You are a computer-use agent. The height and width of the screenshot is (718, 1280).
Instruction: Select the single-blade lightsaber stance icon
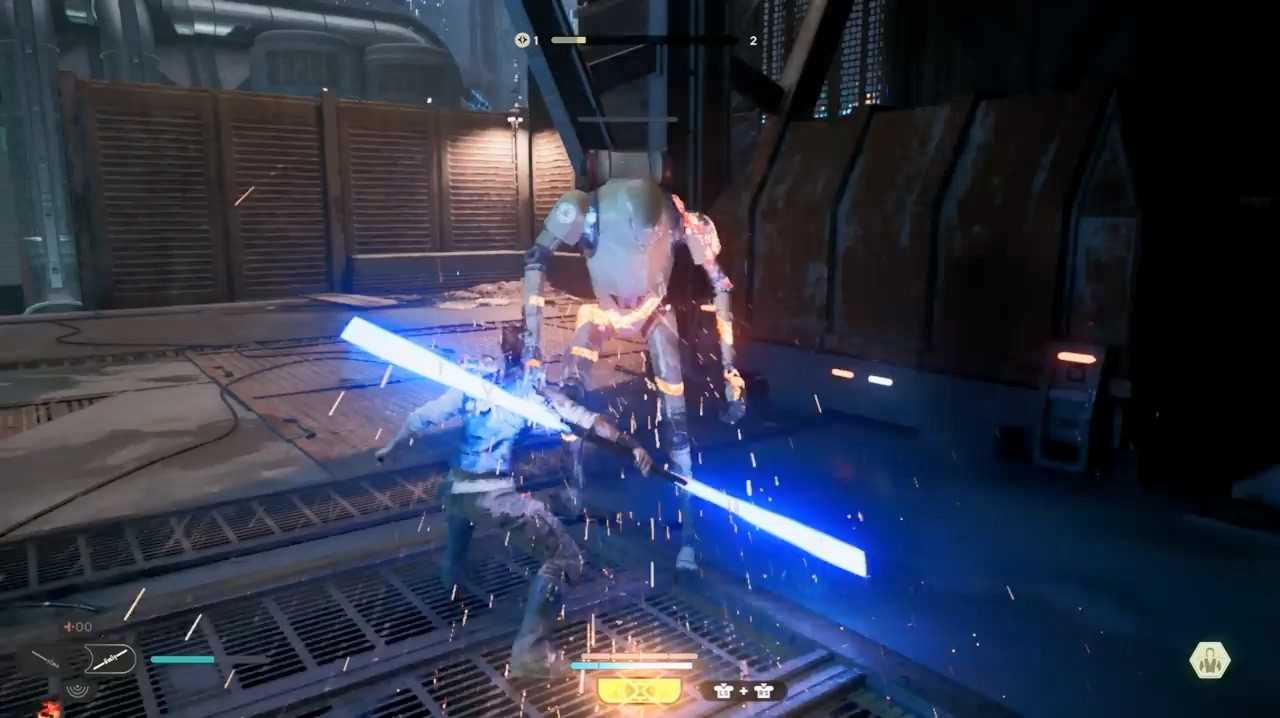coord(47,659)
